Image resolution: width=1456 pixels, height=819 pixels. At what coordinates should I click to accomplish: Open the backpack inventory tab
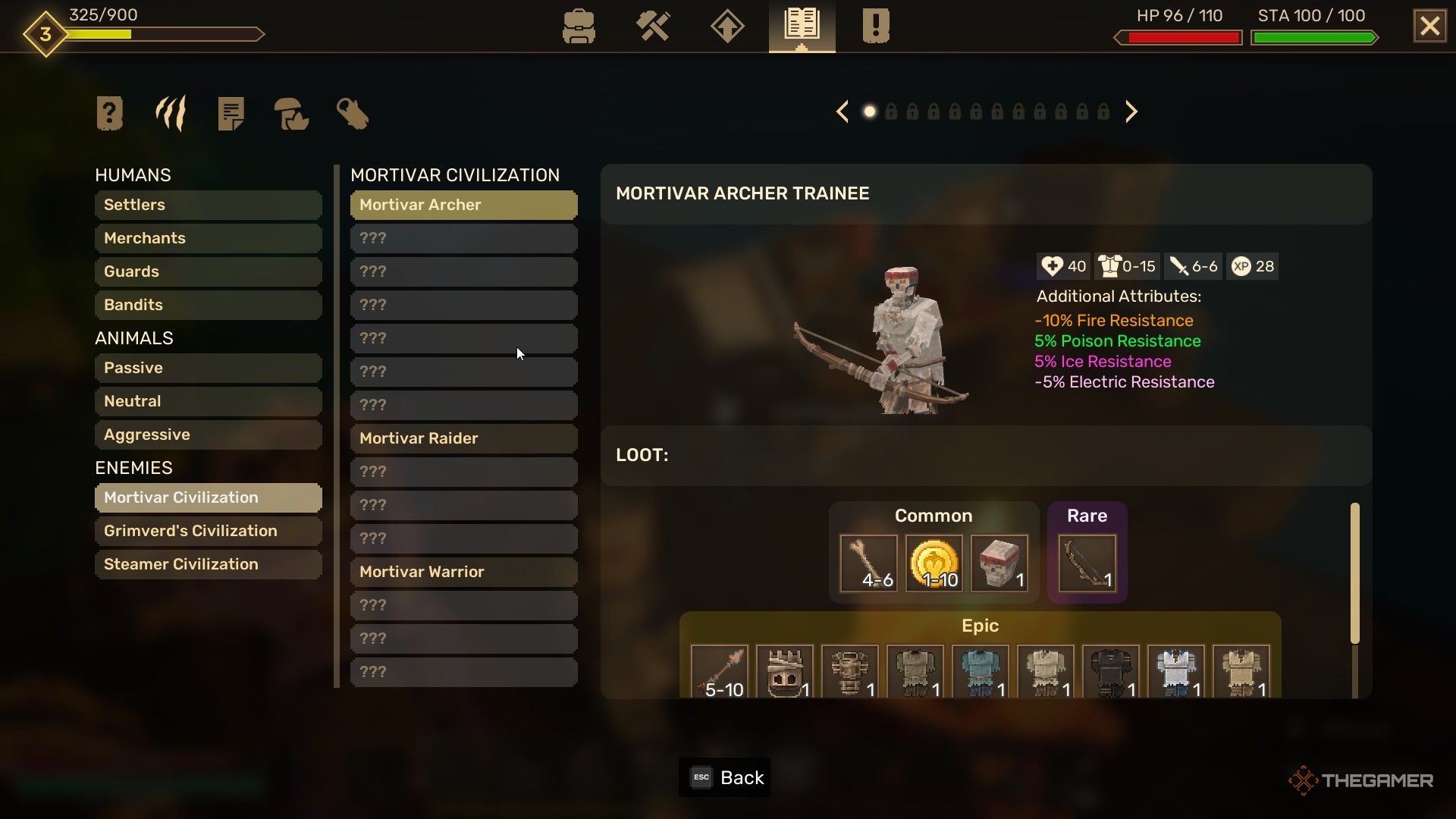pyautogui.click(x=579, y=27)
